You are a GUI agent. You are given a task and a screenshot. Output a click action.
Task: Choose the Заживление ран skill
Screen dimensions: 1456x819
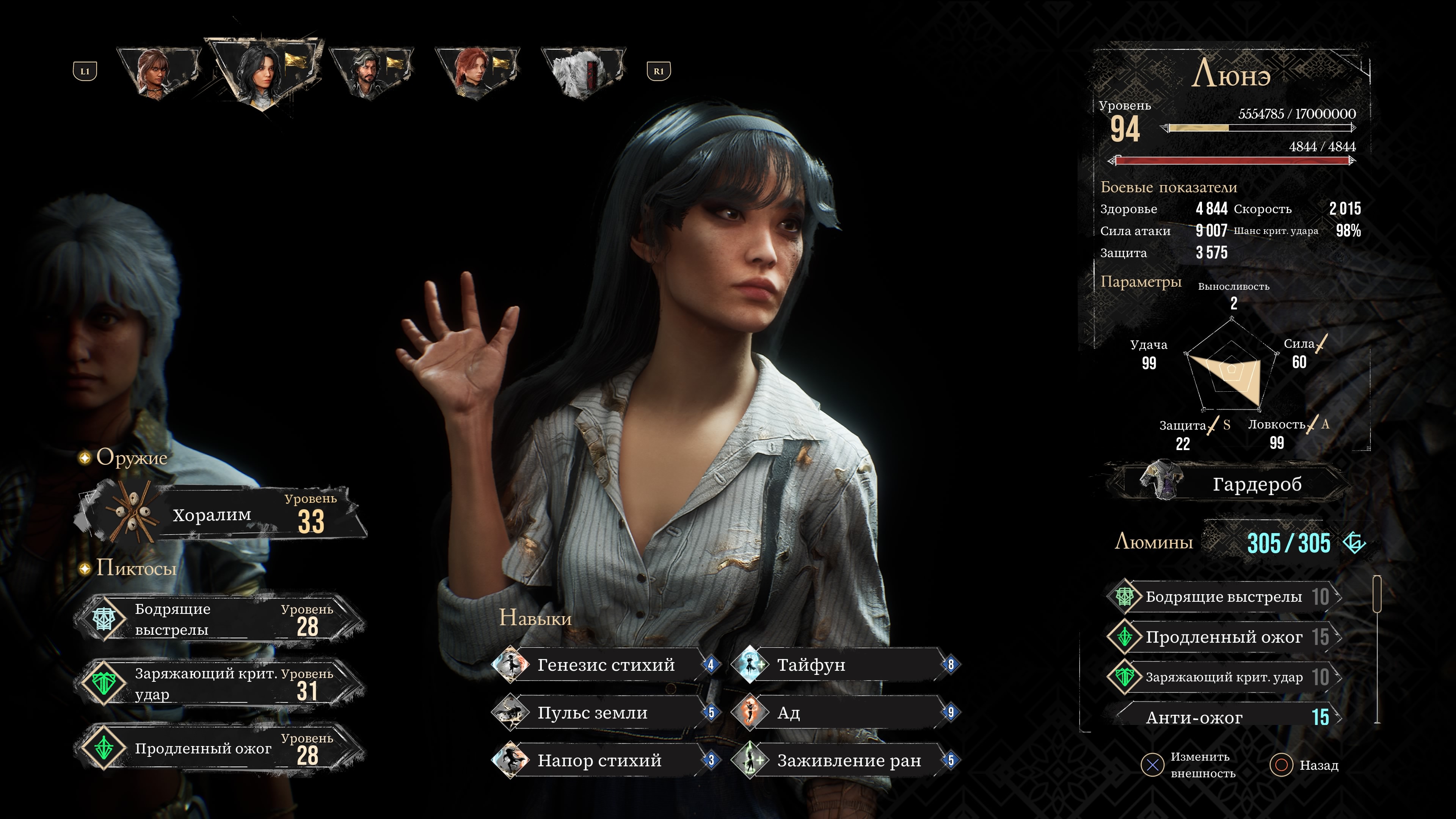[844, 761]
